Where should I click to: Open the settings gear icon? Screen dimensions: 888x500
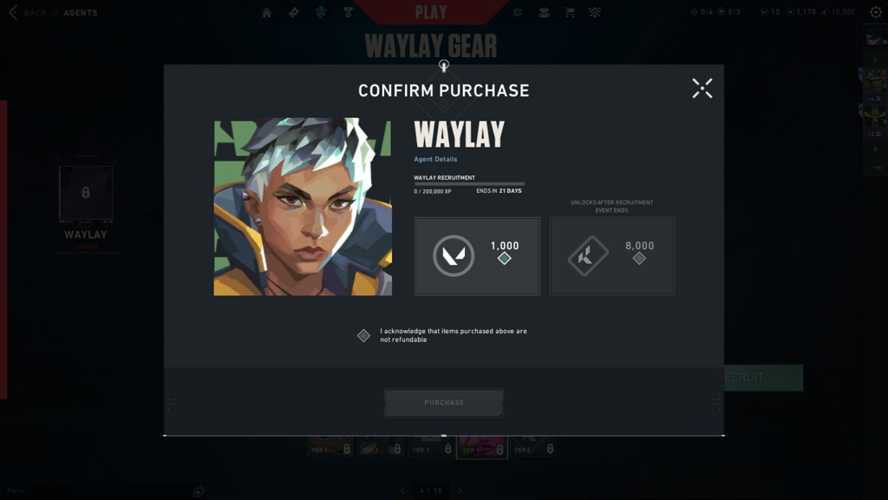(876, 12)
